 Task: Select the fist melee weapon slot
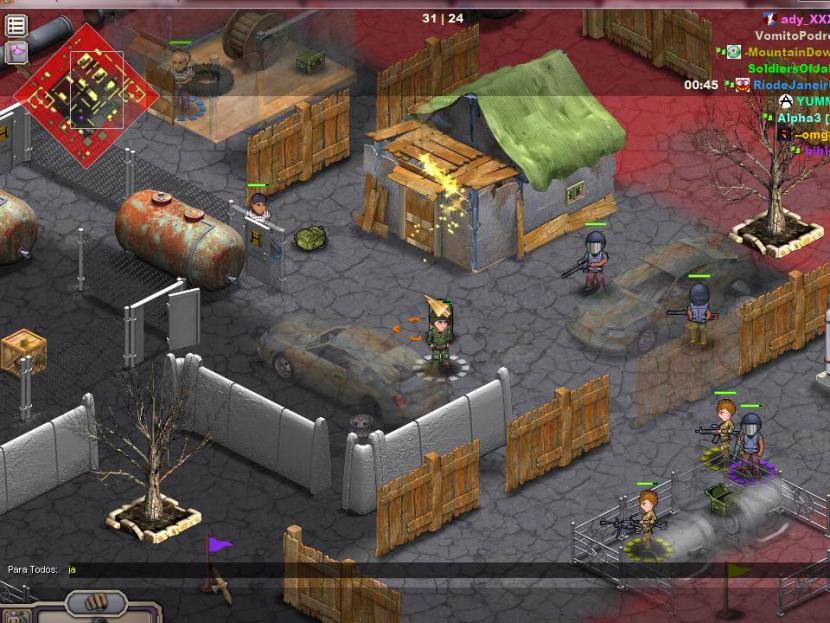pyautogui.click(x=96, y=604)
